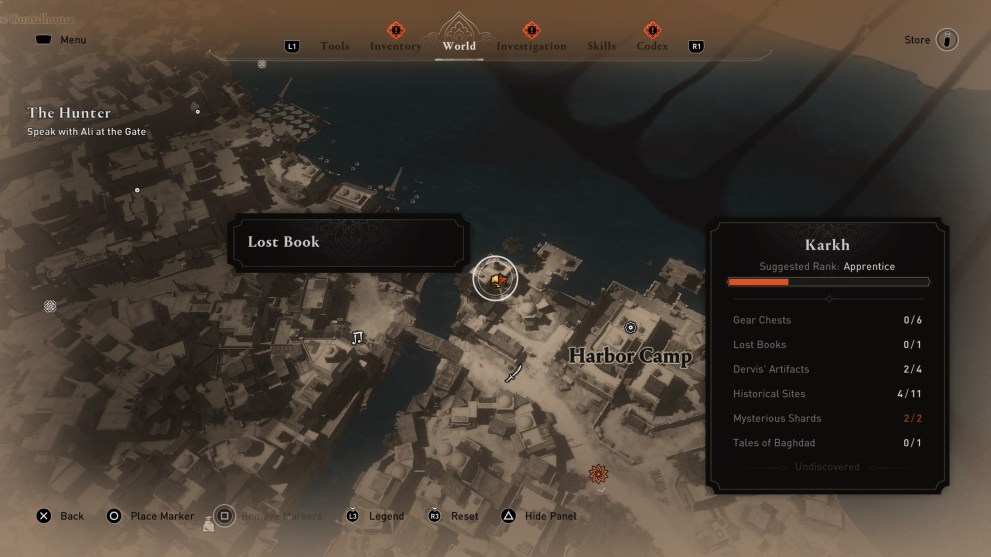
Task: Click the Harbor Camp viewpoint marker
Action: [630, 327]
